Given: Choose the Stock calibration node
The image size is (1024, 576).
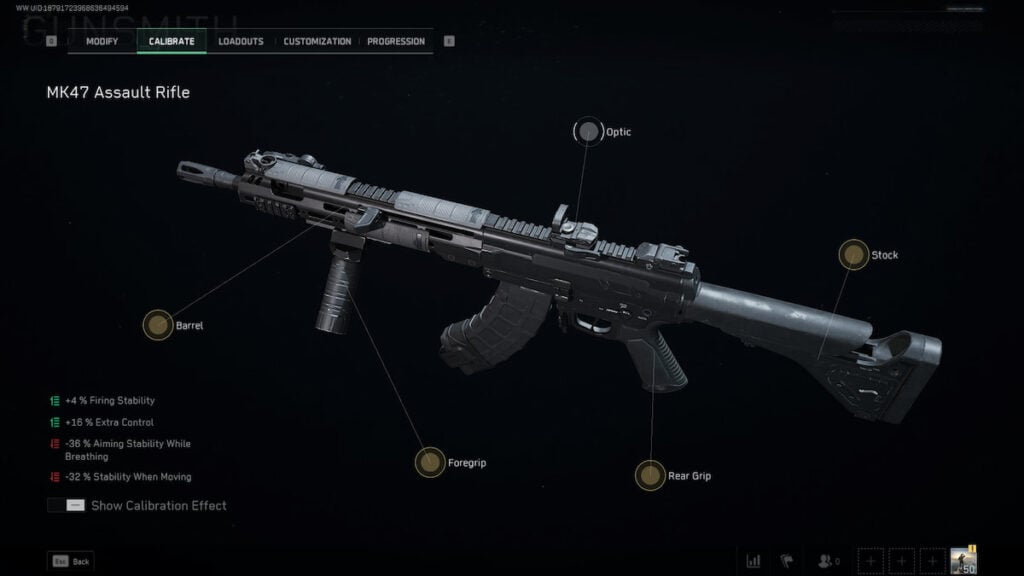Looking at the screenshot, I should click(x=853, y=255).
